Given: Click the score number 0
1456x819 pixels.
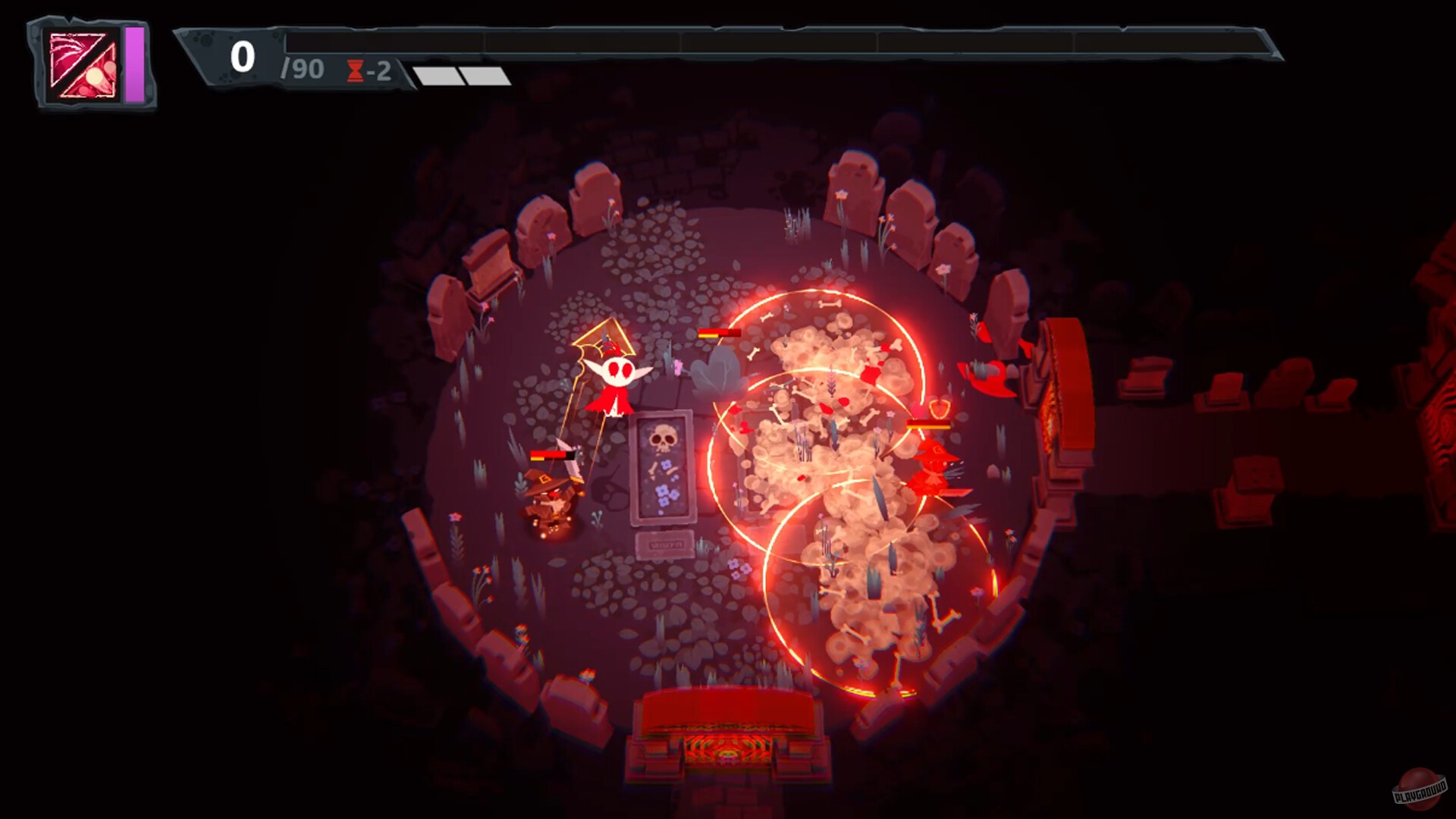Looking at the screenshot, I should [242, 55].
